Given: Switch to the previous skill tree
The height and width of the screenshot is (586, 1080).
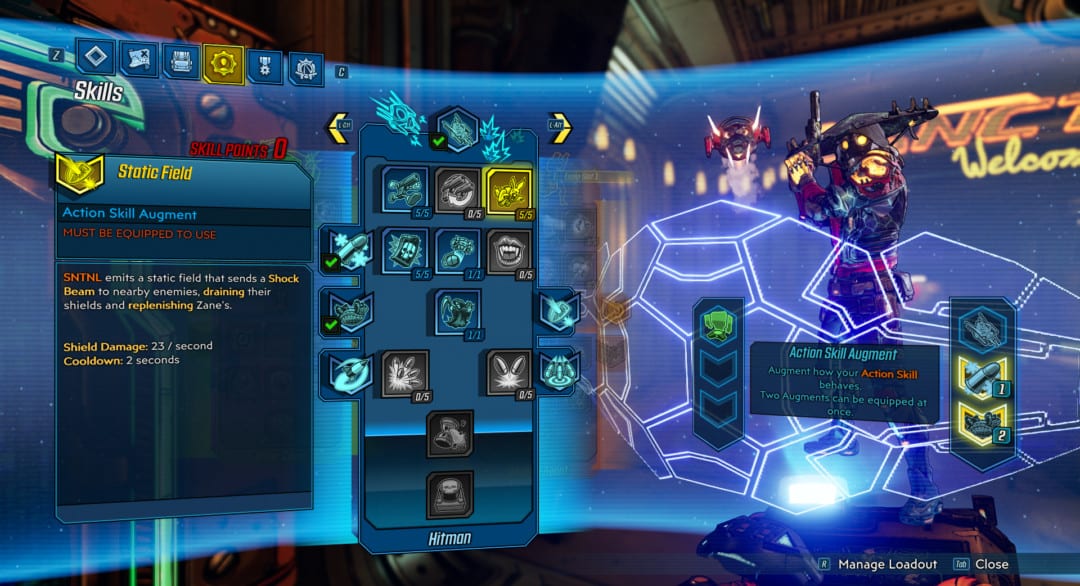Looking at the screenshot, I should pyautogui.click(x=338, y=127).
